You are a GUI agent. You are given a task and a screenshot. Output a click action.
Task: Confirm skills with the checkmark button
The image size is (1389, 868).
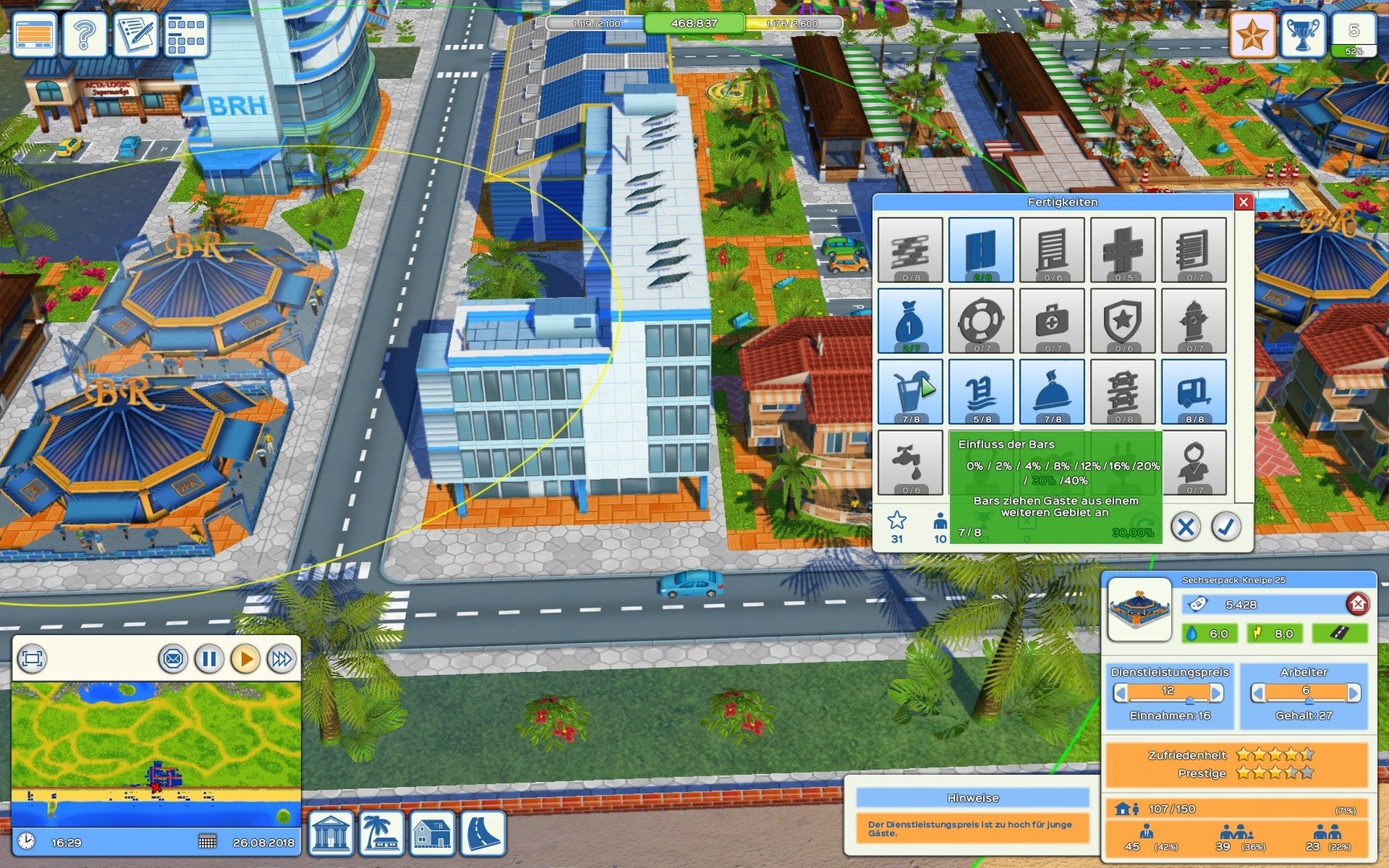(1226, 527)
